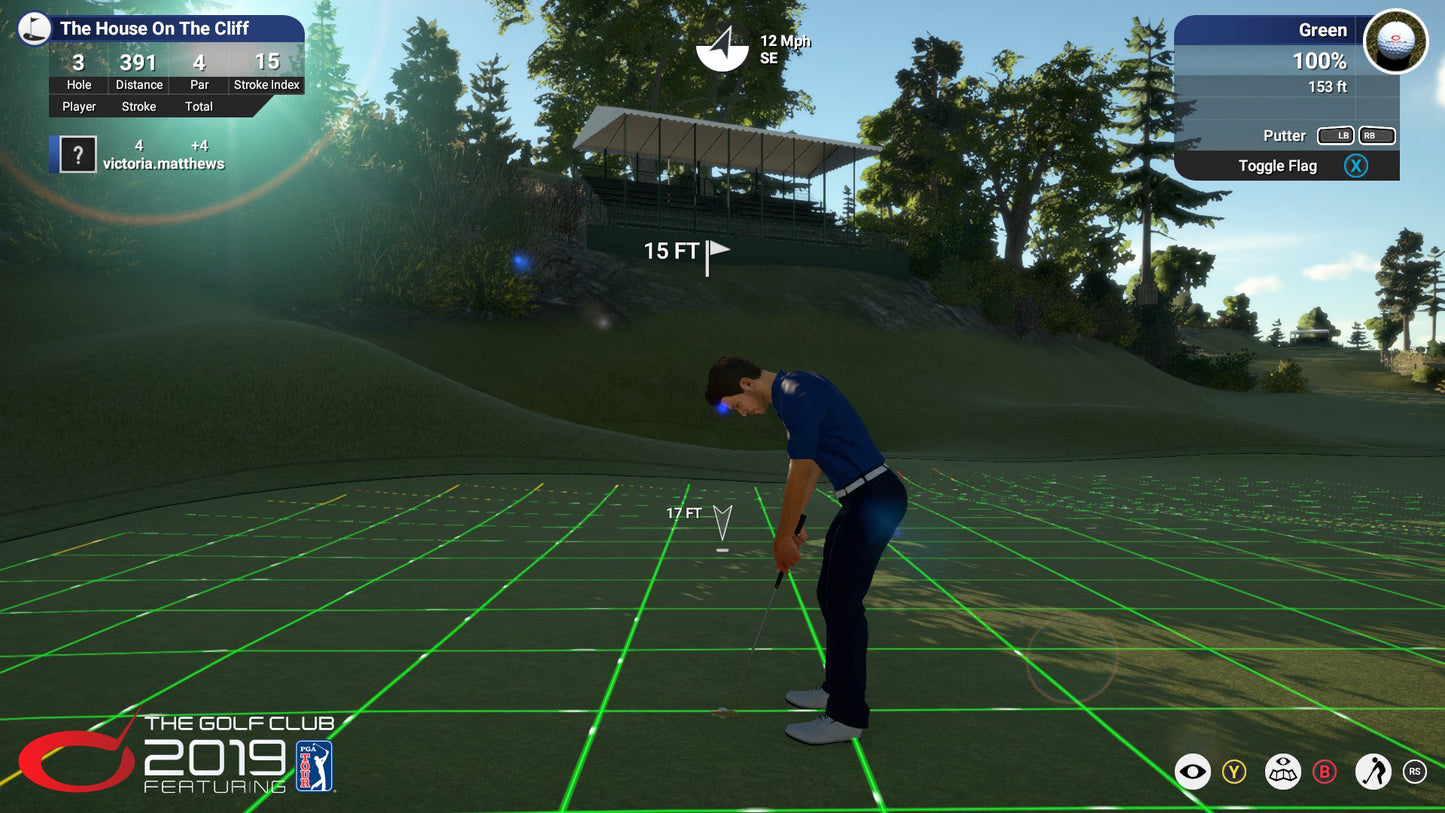
Task: Open the course map overview icon
Action: (x=1283, y=771)
